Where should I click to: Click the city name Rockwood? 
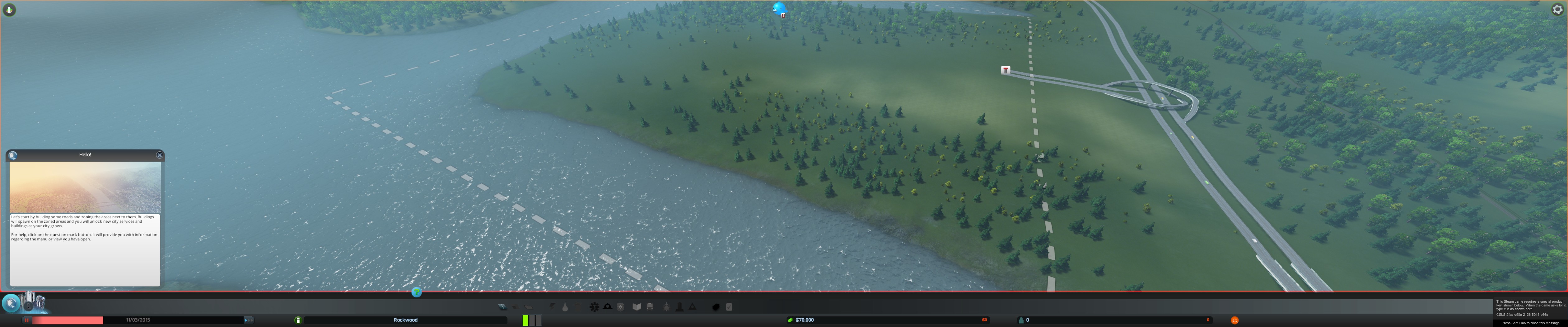click(x=405, y=320)
